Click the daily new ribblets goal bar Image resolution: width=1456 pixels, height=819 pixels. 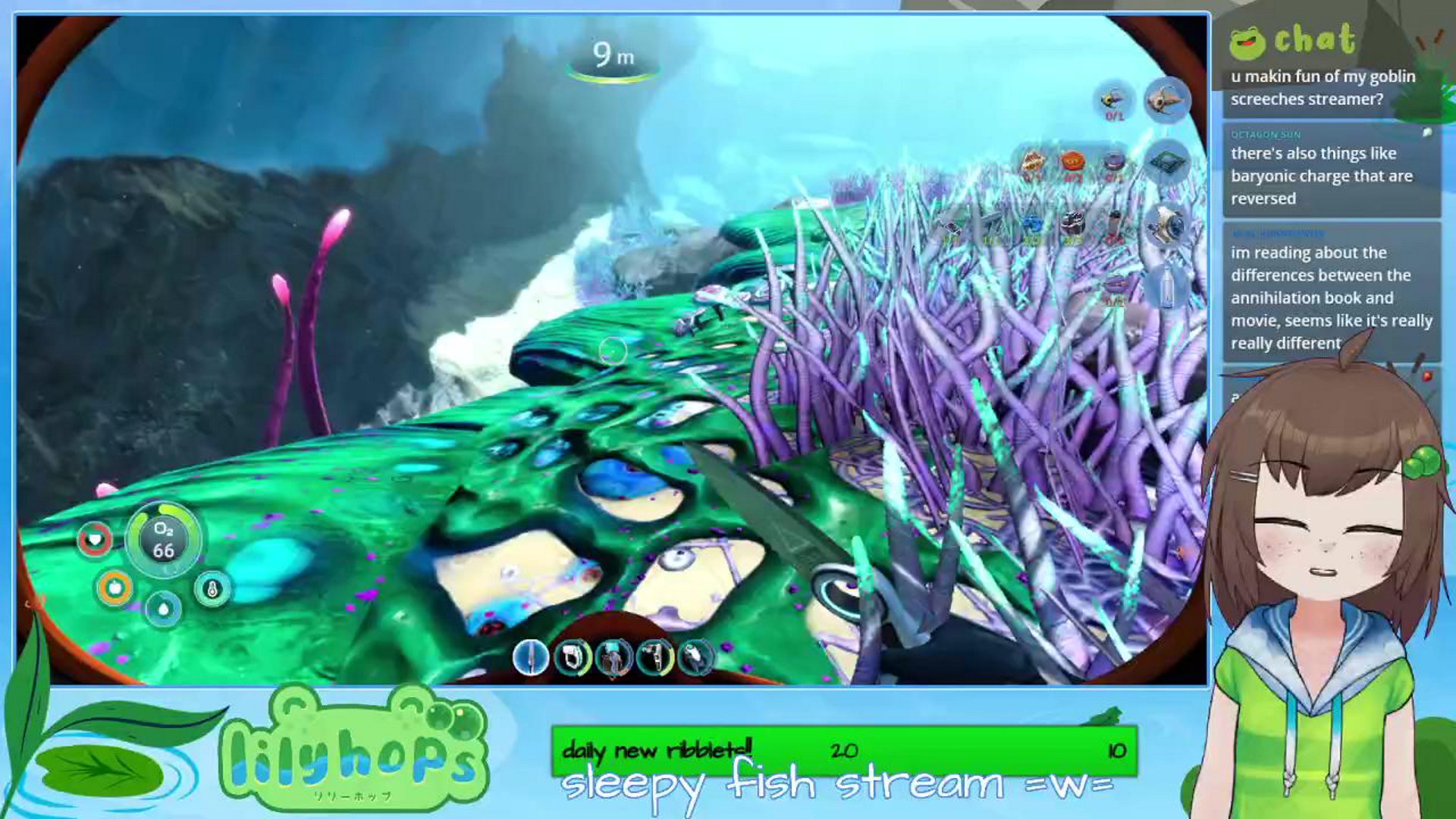[x=844, y=750]
